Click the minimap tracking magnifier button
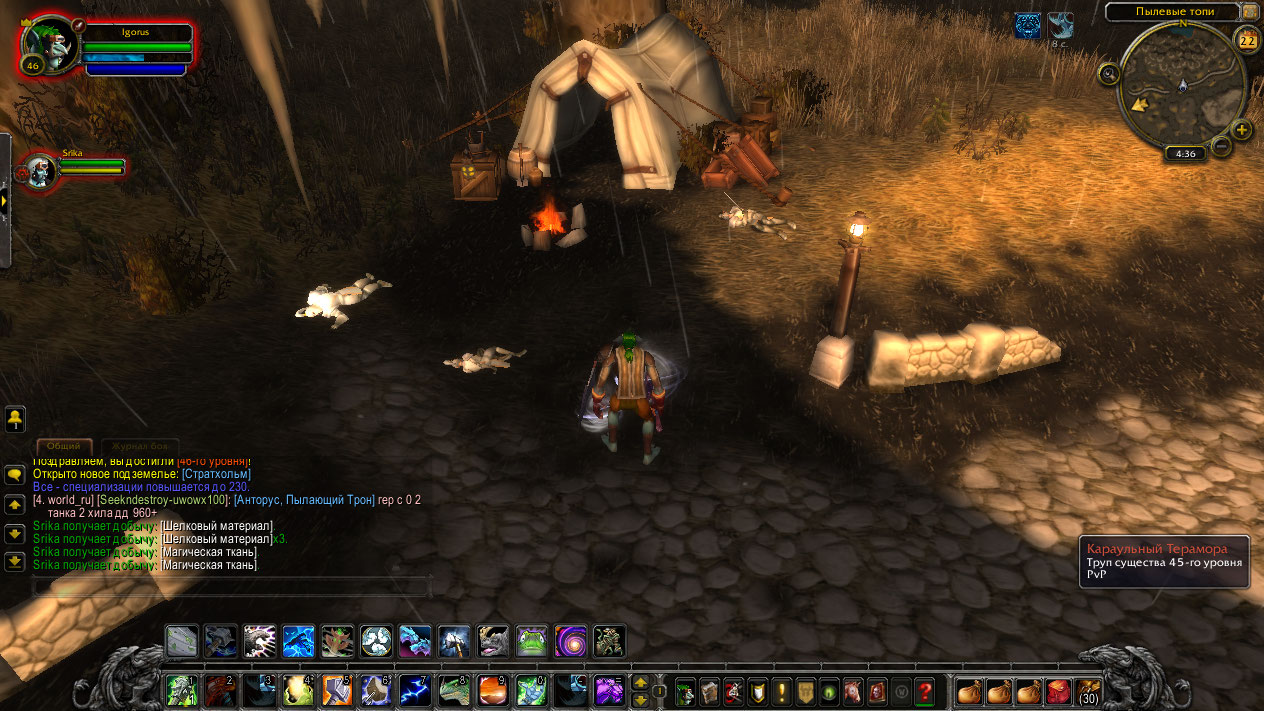Viewport: 1264px width, 711px height. coord(1108,73)
